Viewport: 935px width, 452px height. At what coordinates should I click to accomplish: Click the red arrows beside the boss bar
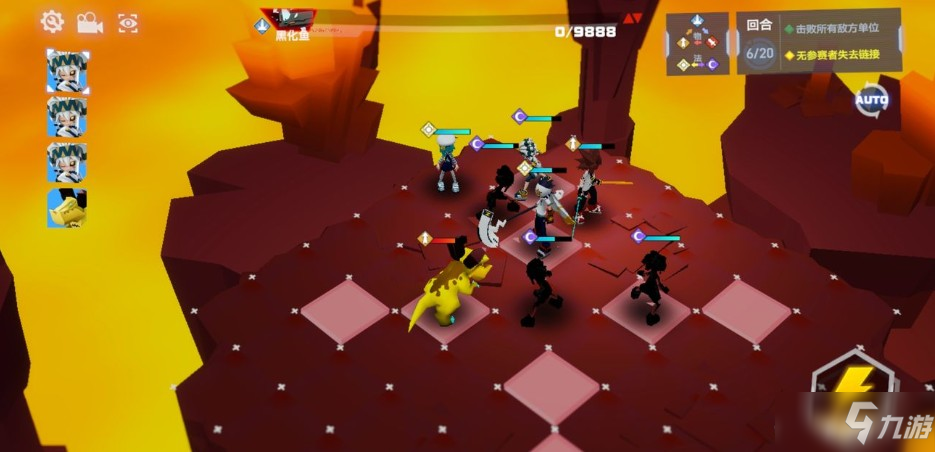pyautogui.click(x=632, y=18)
